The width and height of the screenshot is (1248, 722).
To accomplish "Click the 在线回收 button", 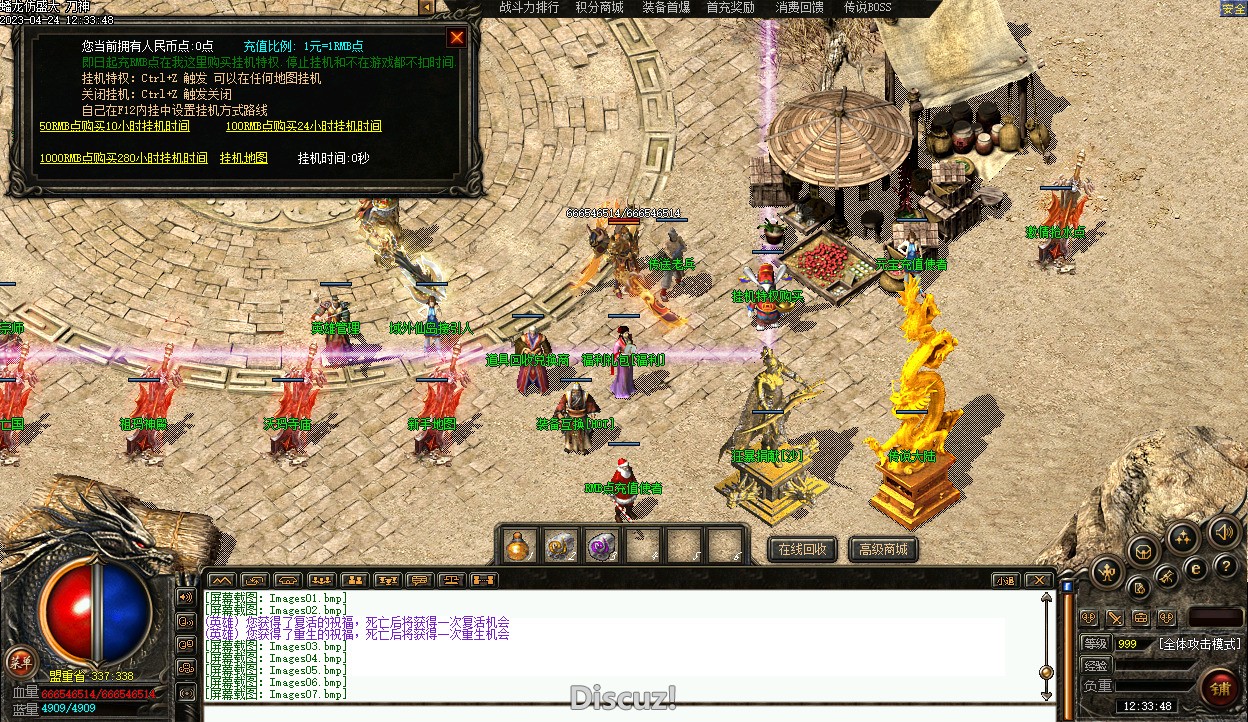I will point(802,549).
